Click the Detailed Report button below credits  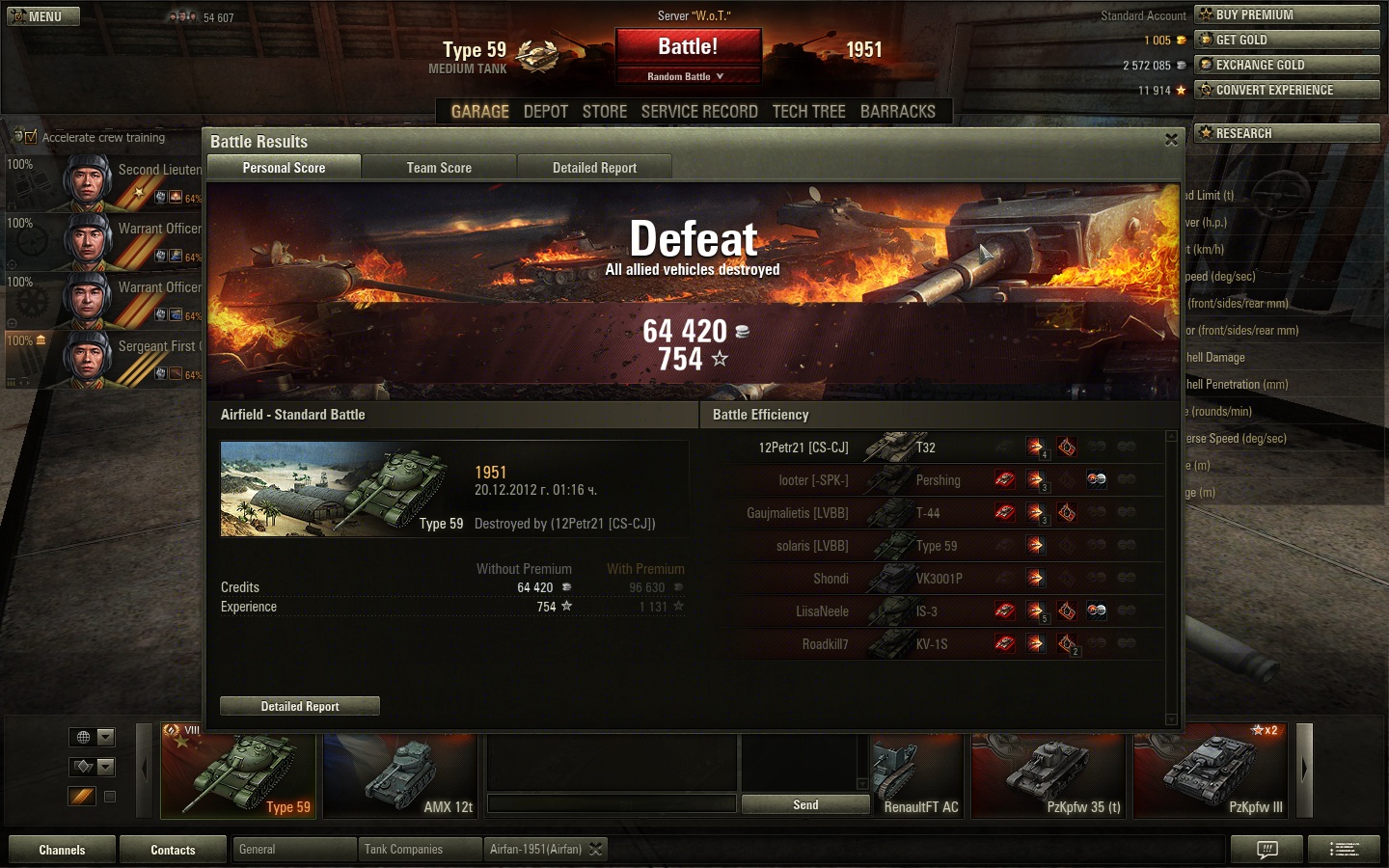[x=300, y=706]
